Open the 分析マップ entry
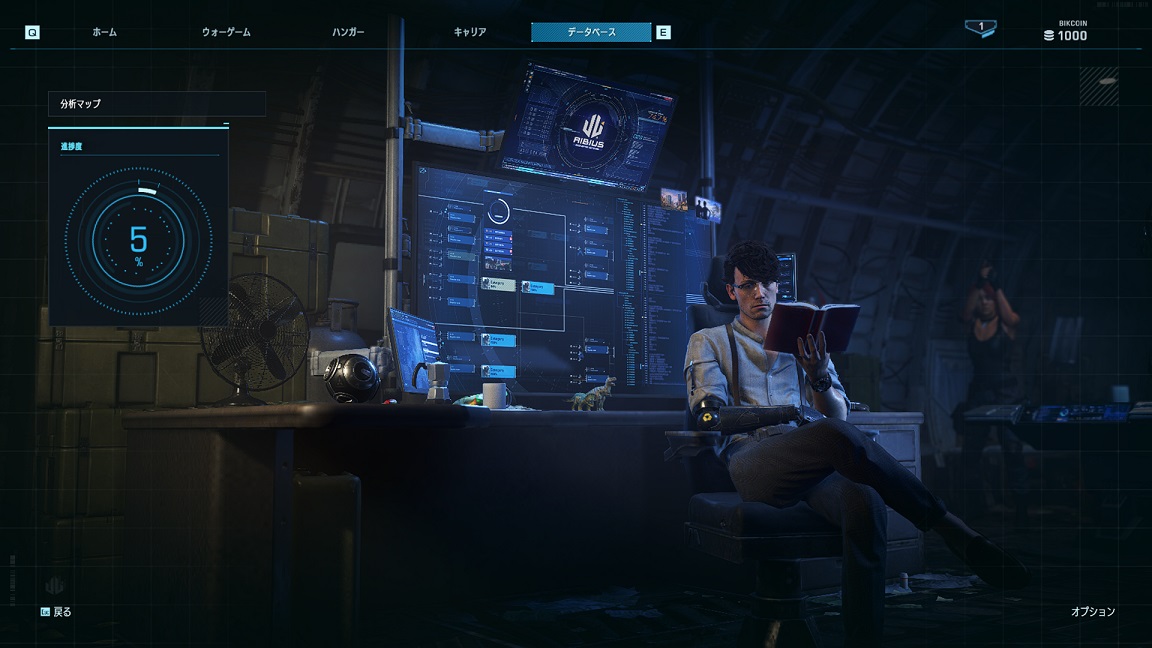1152x648 pixels. click(157, 104)
